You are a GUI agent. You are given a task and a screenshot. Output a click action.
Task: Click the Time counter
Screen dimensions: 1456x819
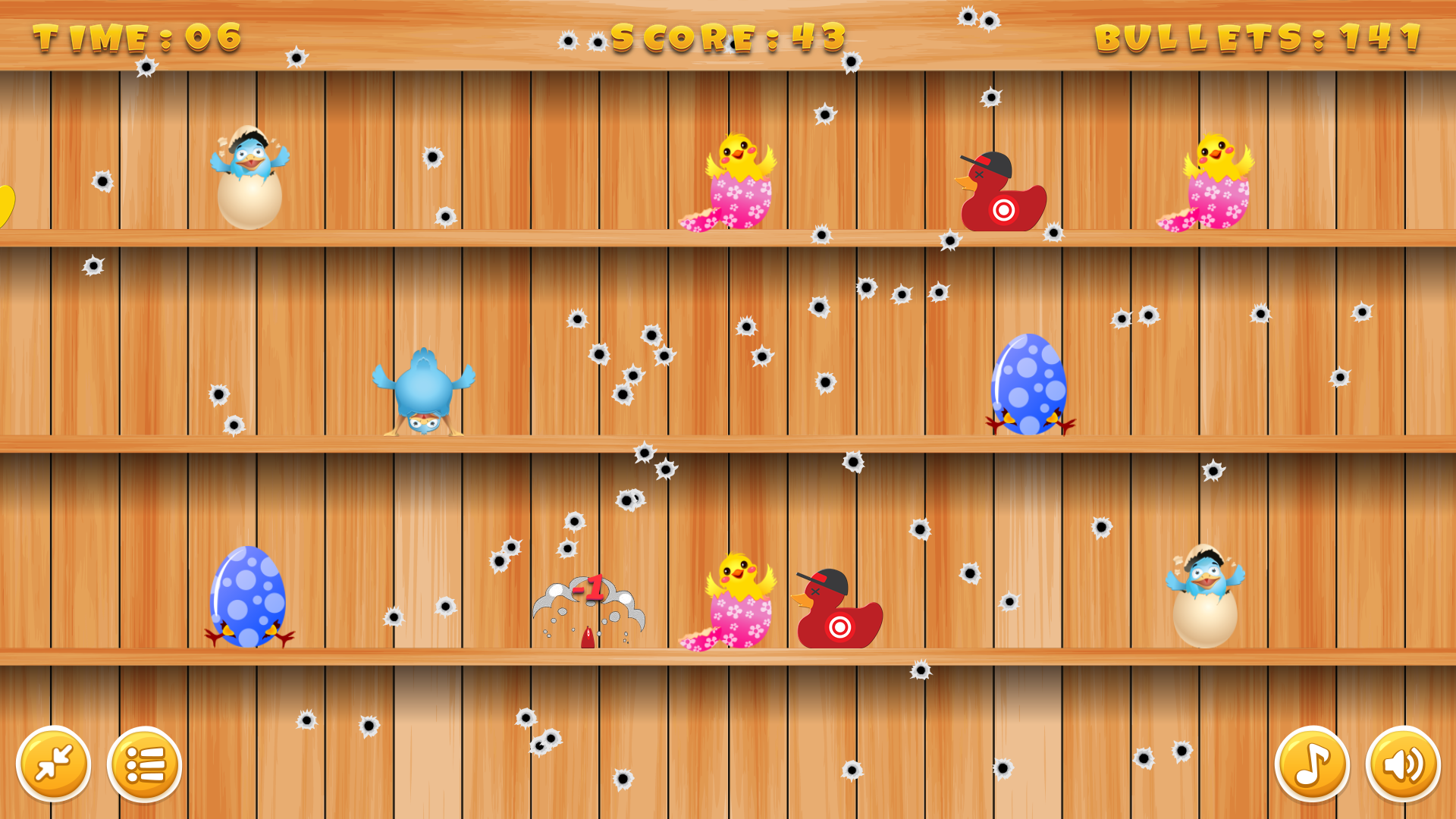[136, 36]
